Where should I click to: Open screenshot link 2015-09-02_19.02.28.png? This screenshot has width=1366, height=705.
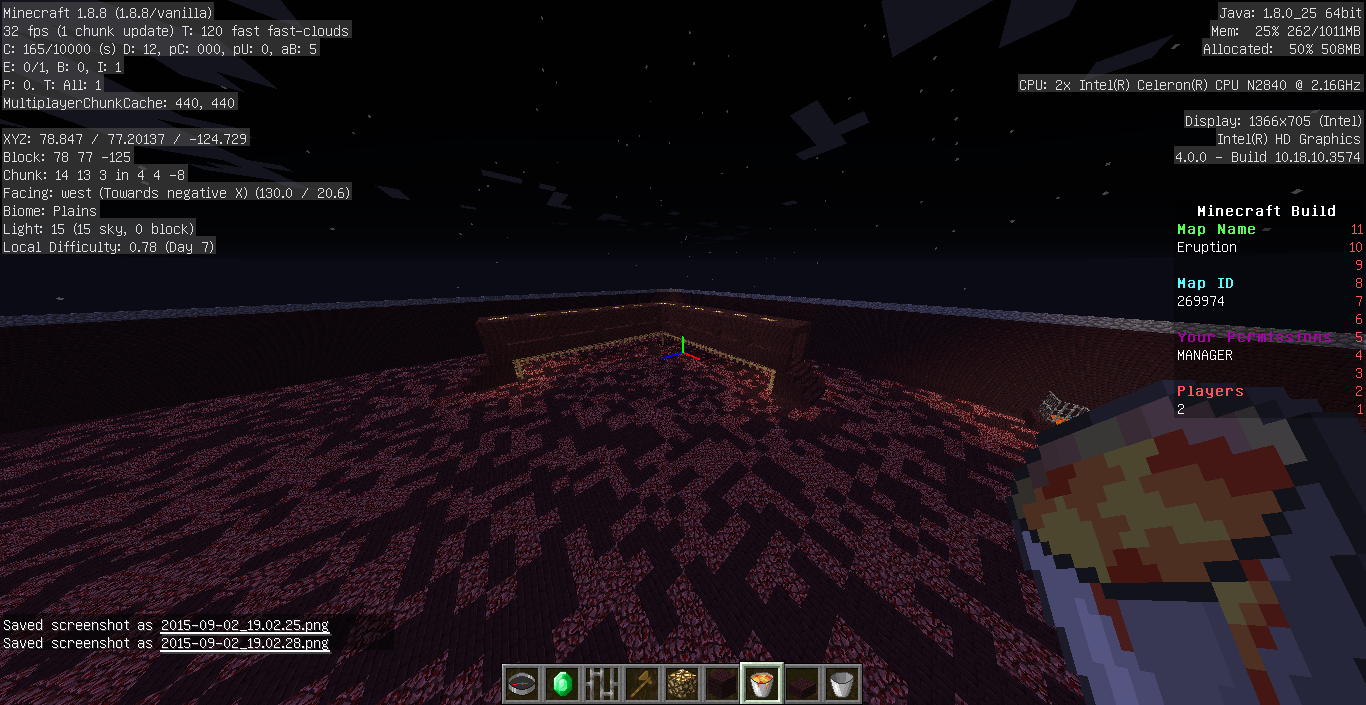(x=244, y=643)
